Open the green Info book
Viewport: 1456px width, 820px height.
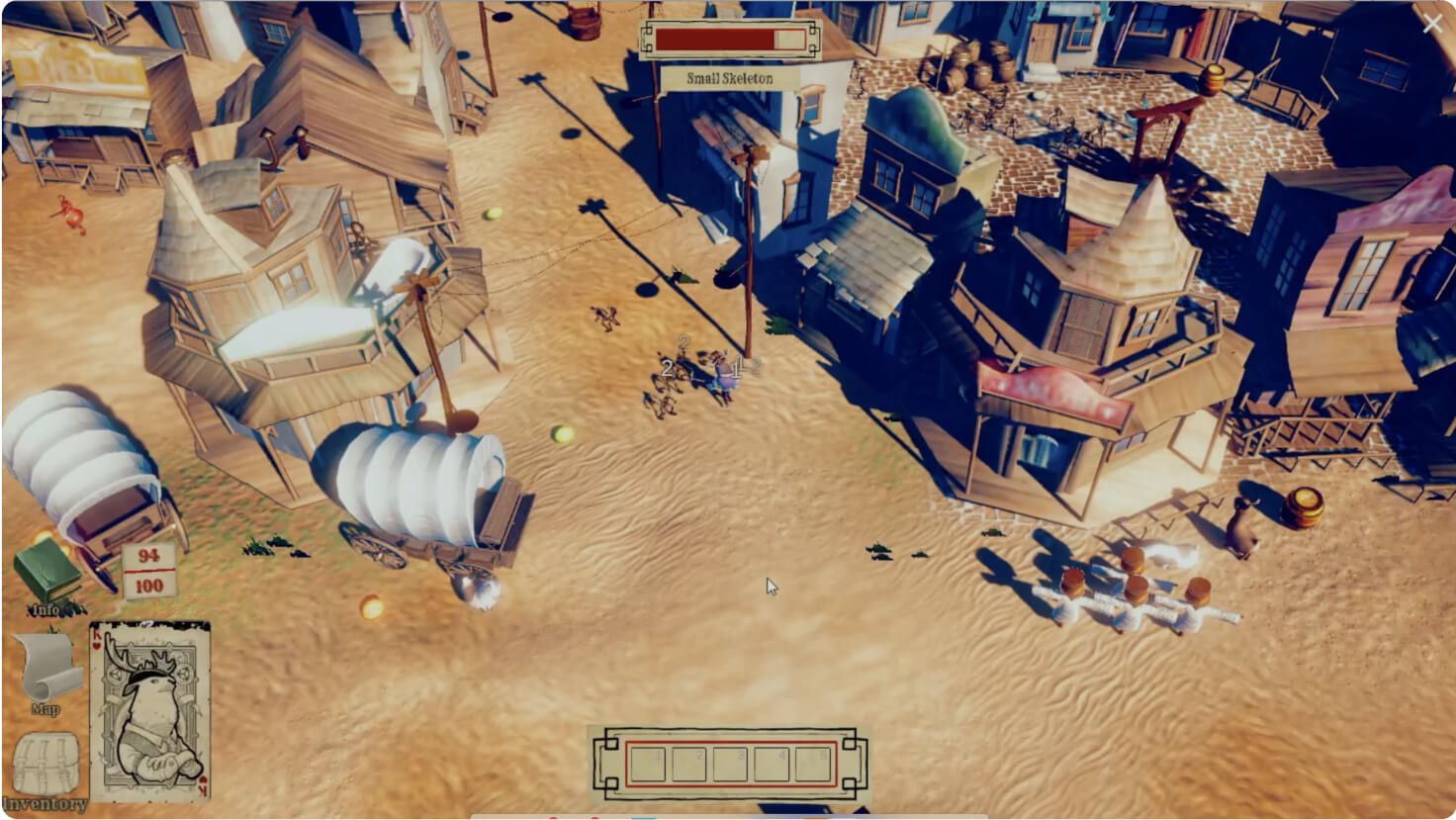(45, 573)
